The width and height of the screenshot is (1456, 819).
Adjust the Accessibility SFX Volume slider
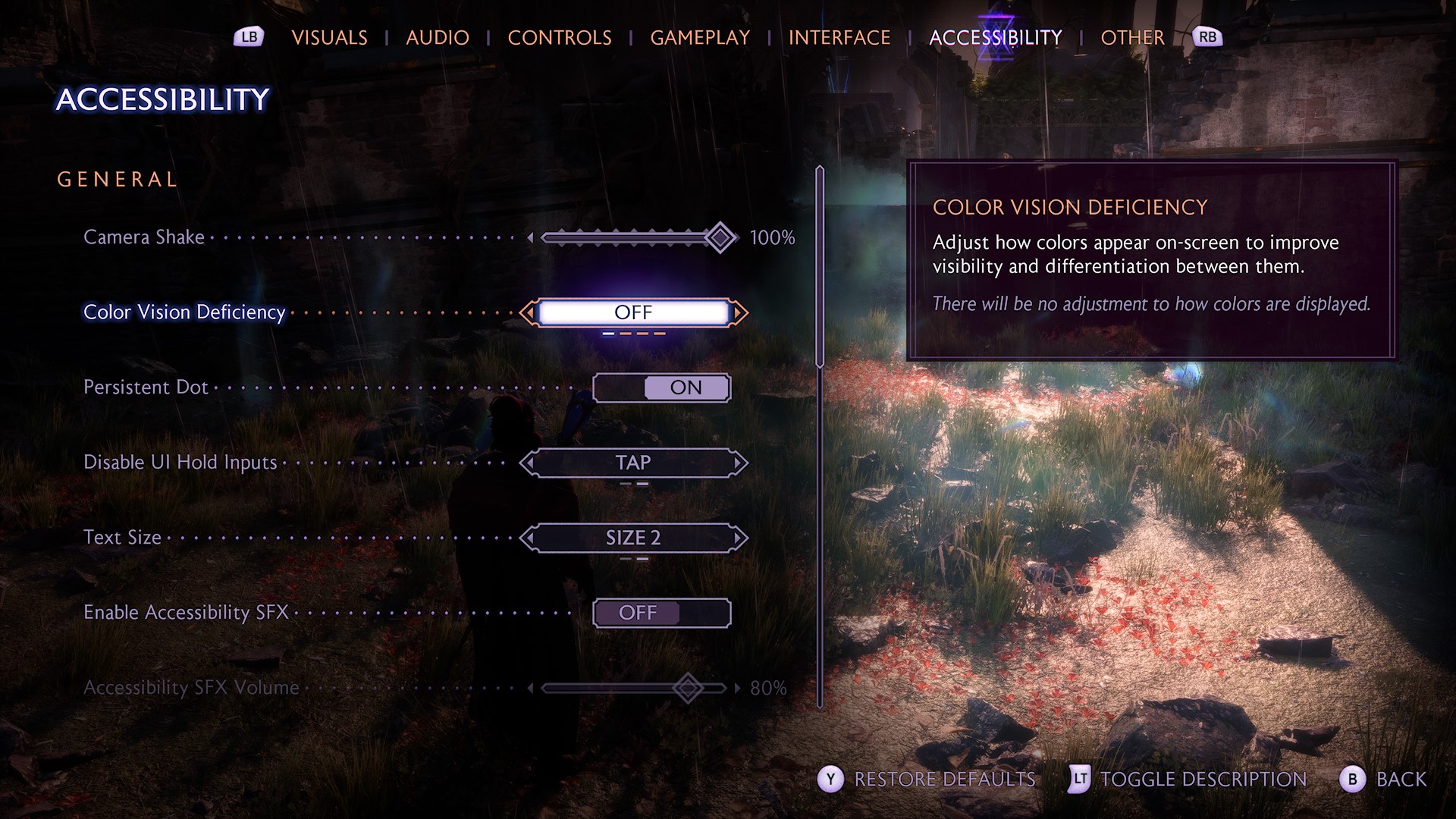click(688, 688)
